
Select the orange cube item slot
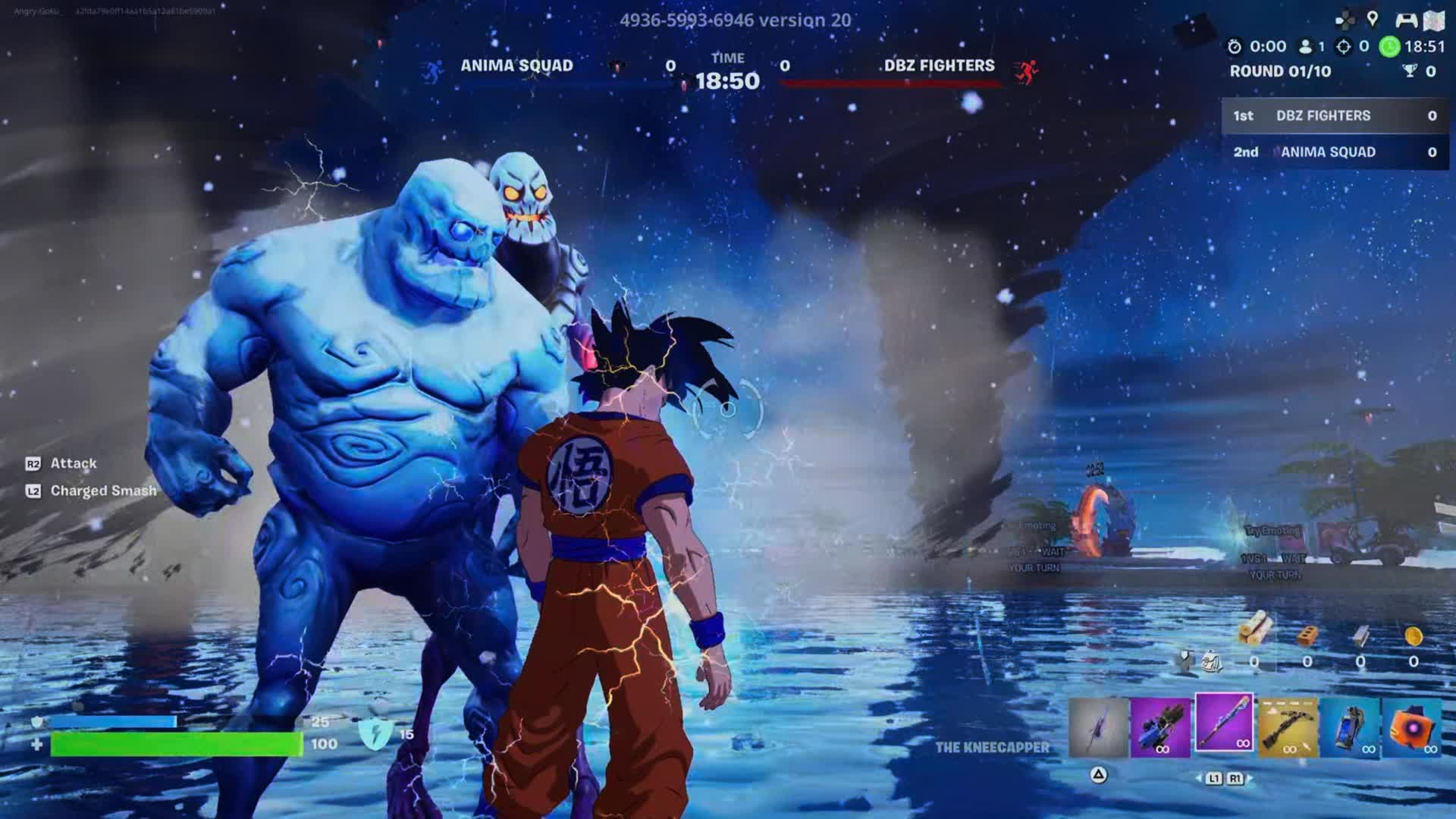tap(1412, 727)
